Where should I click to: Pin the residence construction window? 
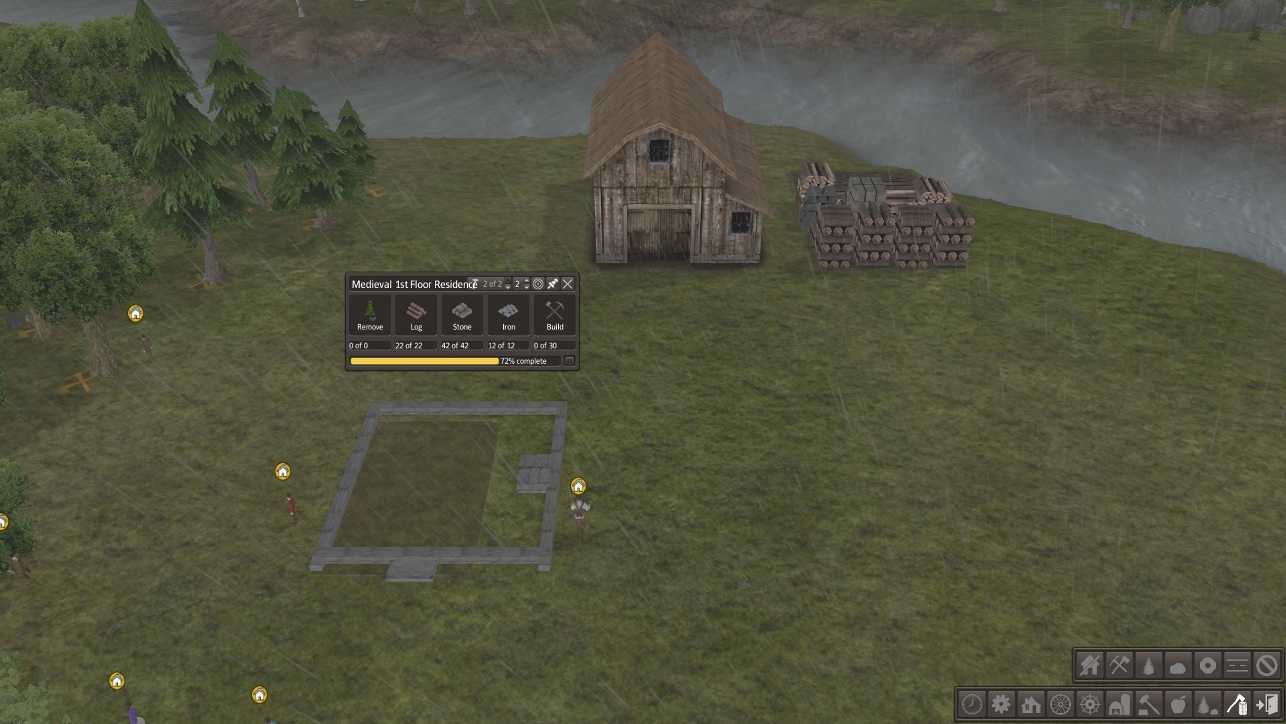point(553,284)
